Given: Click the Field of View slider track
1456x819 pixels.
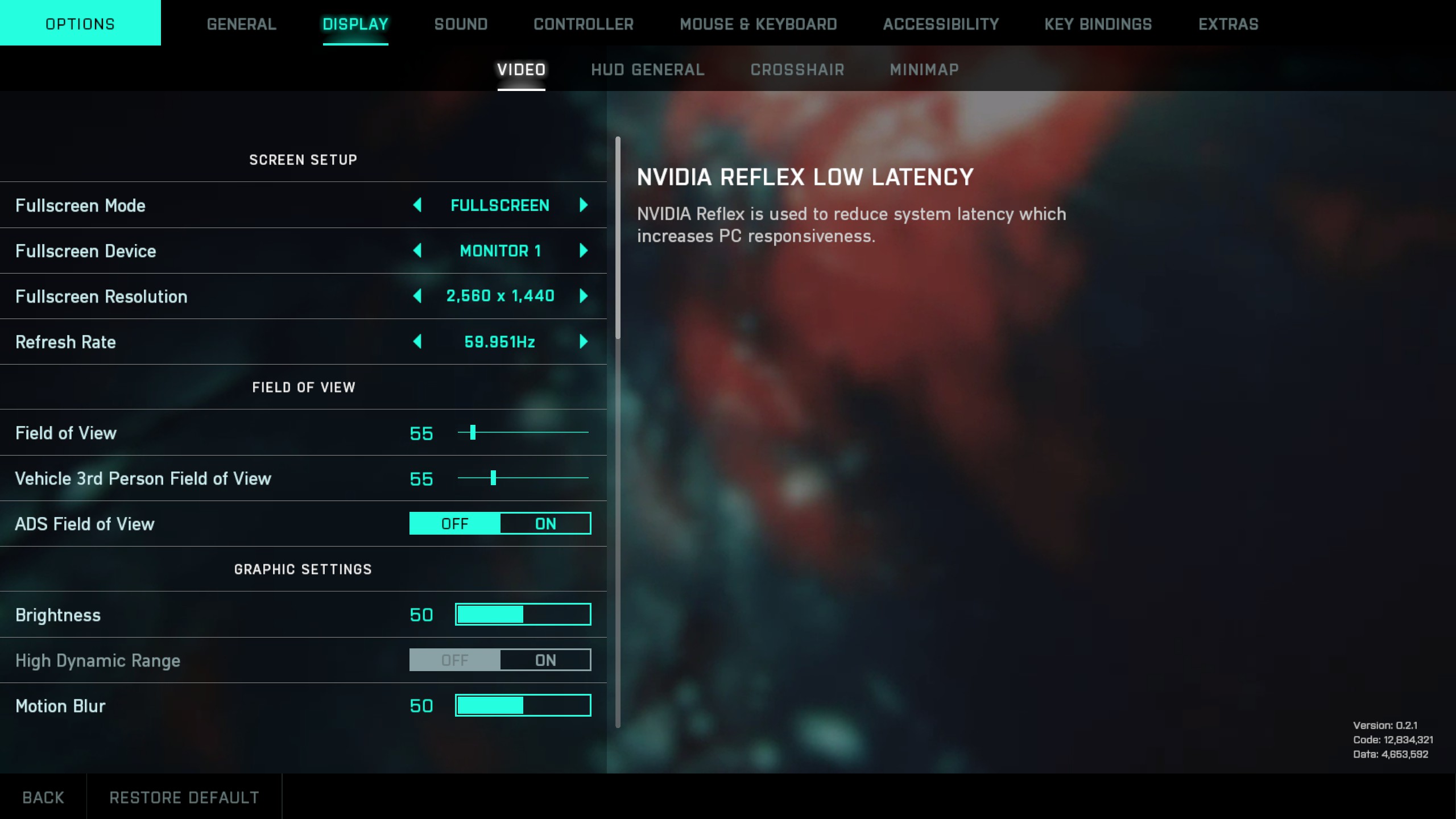Looking at the screenshot, I should tap(523, 432).
